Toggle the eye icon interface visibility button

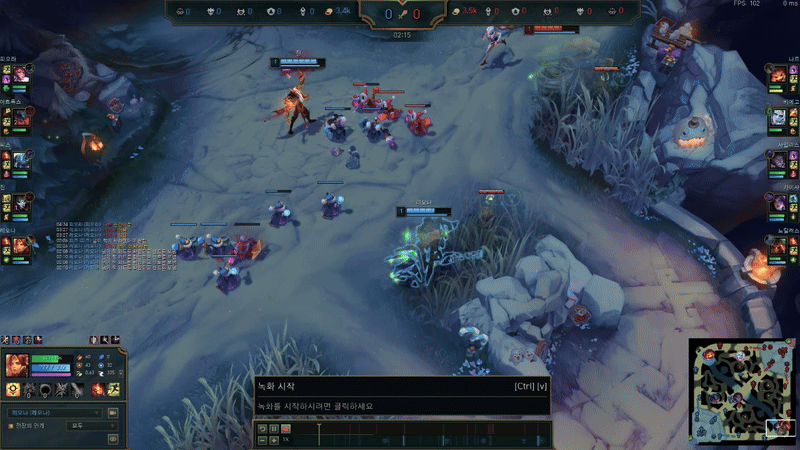pos(113,438)
